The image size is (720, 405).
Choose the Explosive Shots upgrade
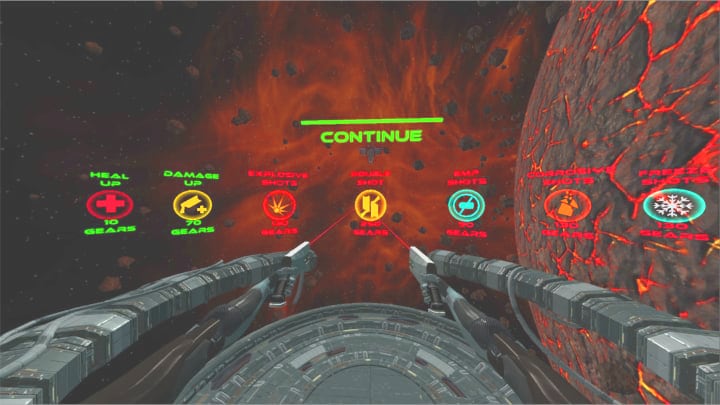click(277, 206)
